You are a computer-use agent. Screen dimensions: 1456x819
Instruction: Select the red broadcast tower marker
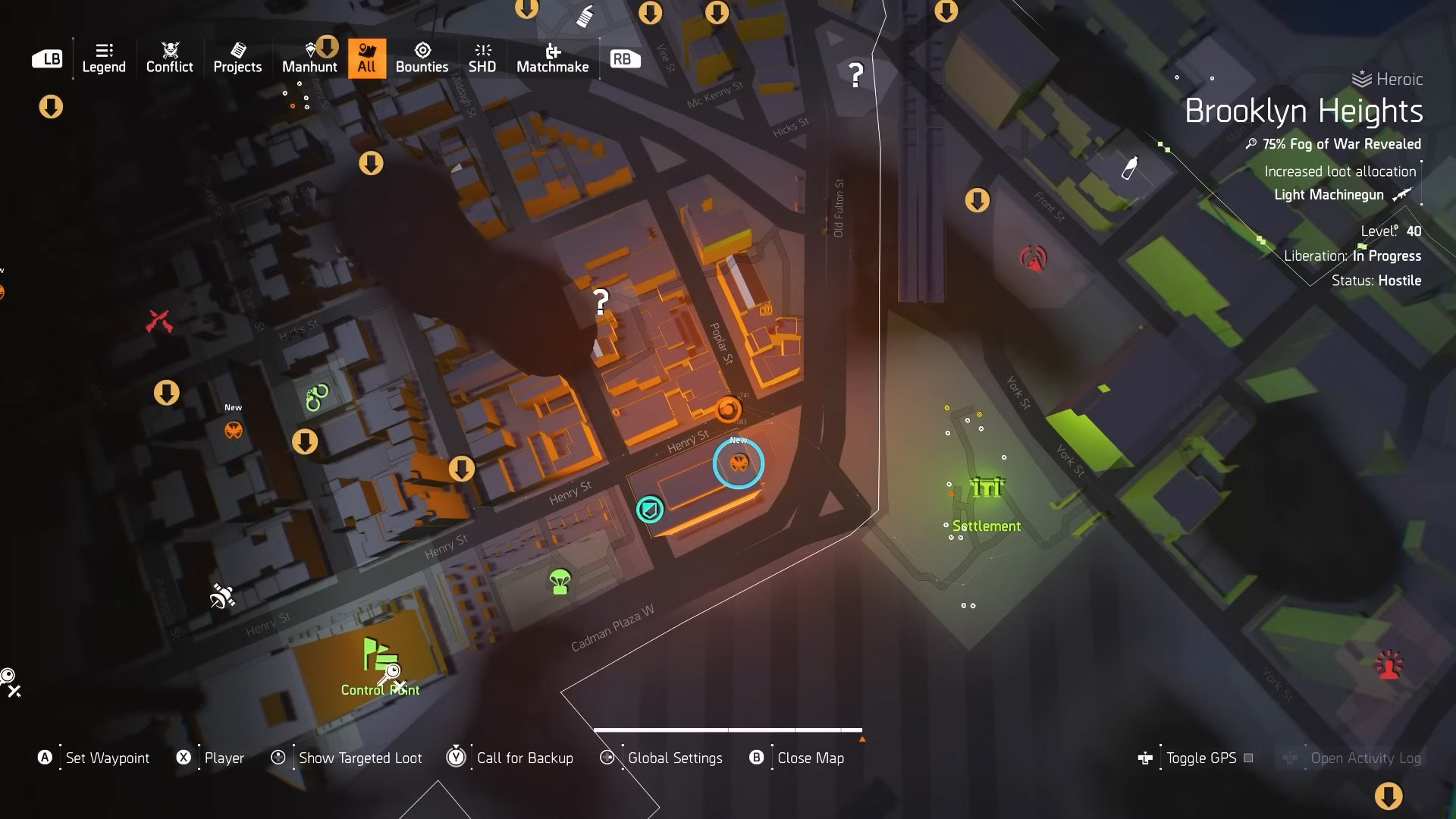click(x=1033, y=259)
